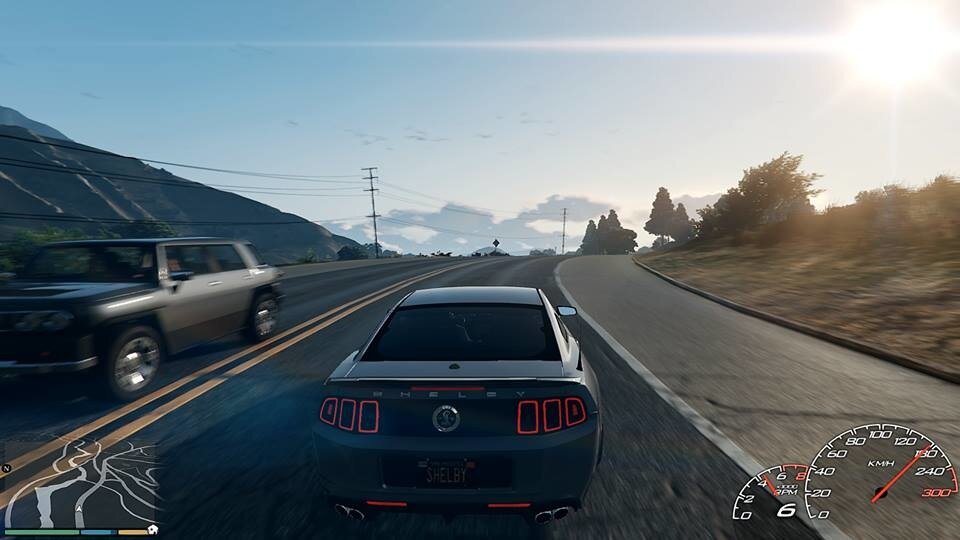The height and width of the screenshot is (540, 960).
Task: Click the north compass marker on minimap
Action: click(x=7, y=468)
